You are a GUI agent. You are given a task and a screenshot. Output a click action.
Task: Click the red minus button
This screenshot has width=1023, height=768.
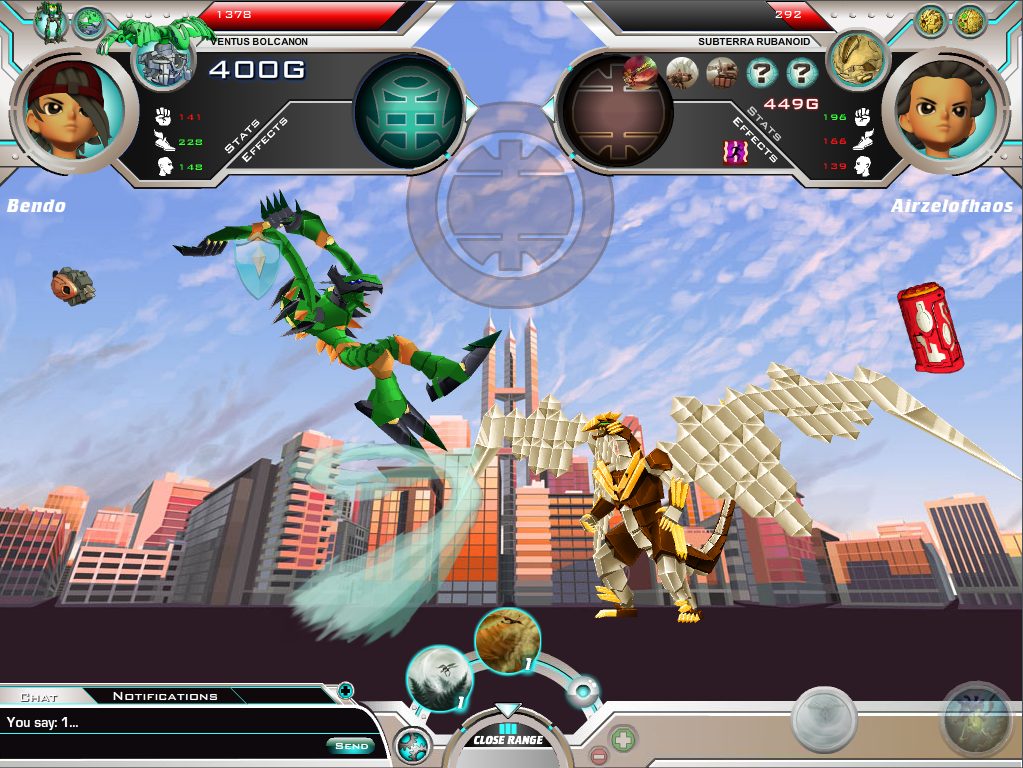pyautogui.click(x=599, y=755)
